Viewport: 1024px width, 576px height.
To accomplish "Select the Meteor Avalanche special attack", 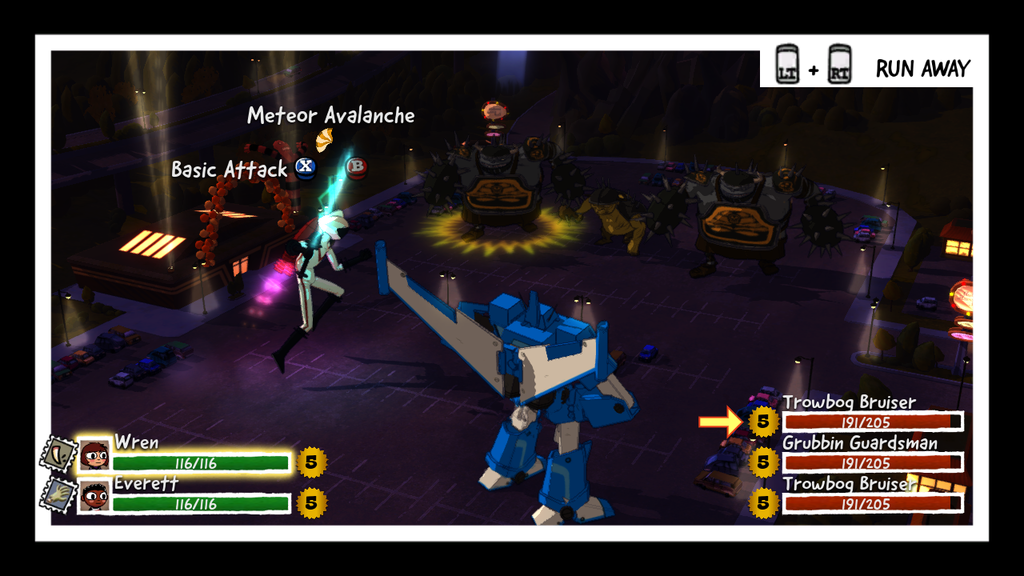I will pos(330,116).
